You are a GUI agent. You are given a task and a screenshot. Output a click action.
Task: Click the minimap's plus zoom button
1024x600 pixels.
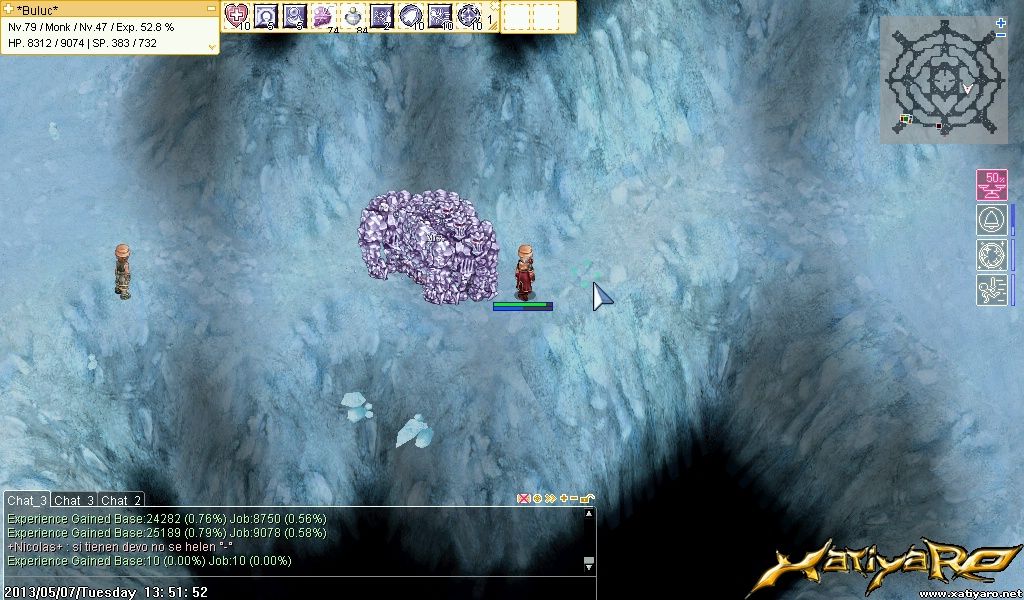pyautogui.click(x=1001, y=22)
